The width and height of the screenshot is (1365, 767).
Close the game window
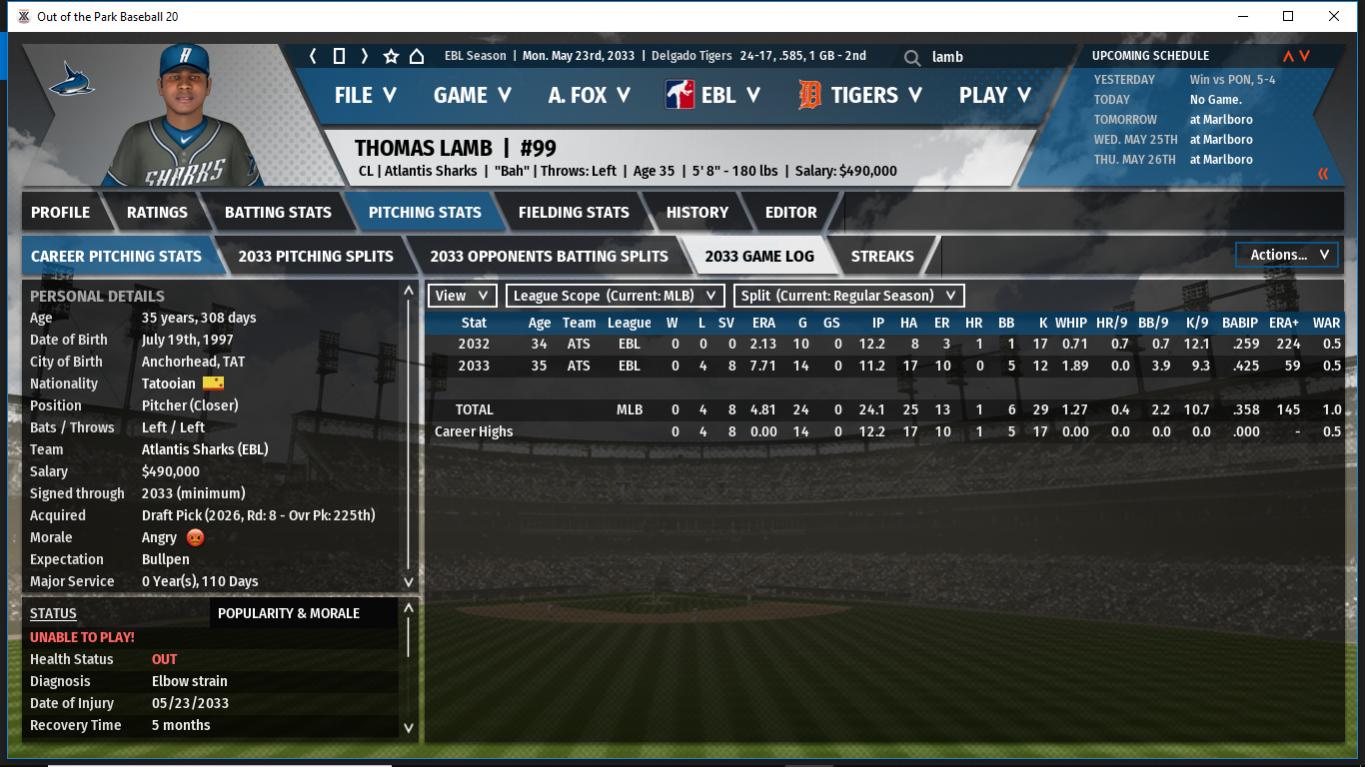1333,16
